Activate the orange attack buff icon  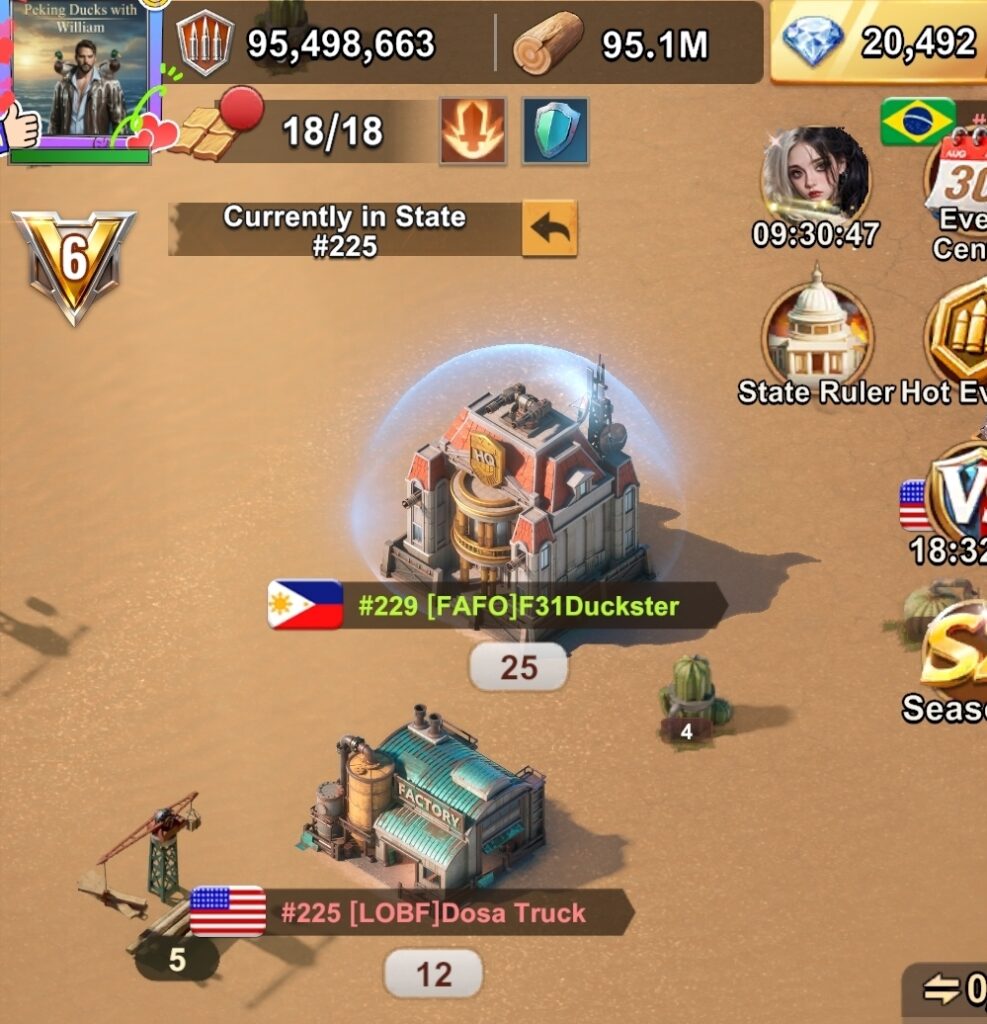[x=473, y=131]
